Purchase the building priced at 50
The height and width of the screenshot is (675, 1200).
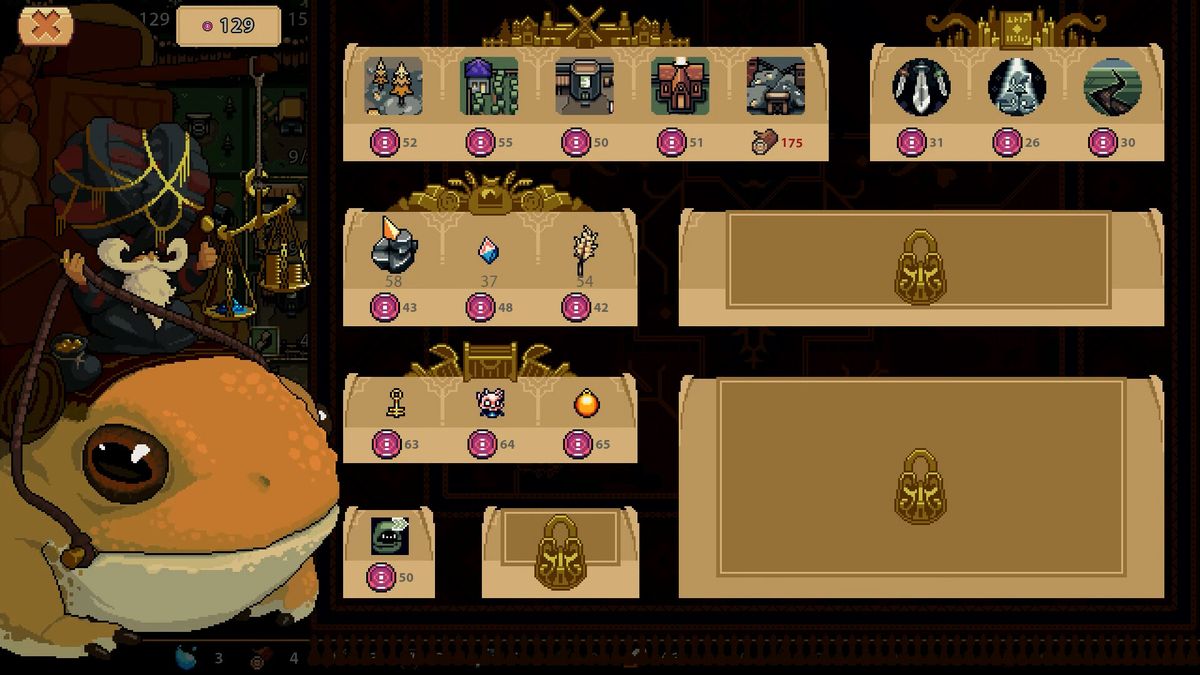584,86
